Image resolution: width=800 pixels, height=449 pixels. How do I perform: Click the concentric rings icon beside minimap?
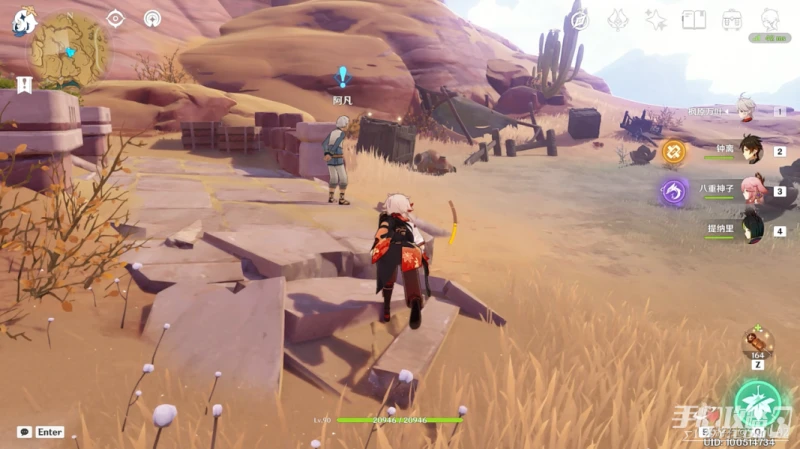click(152, 18)
